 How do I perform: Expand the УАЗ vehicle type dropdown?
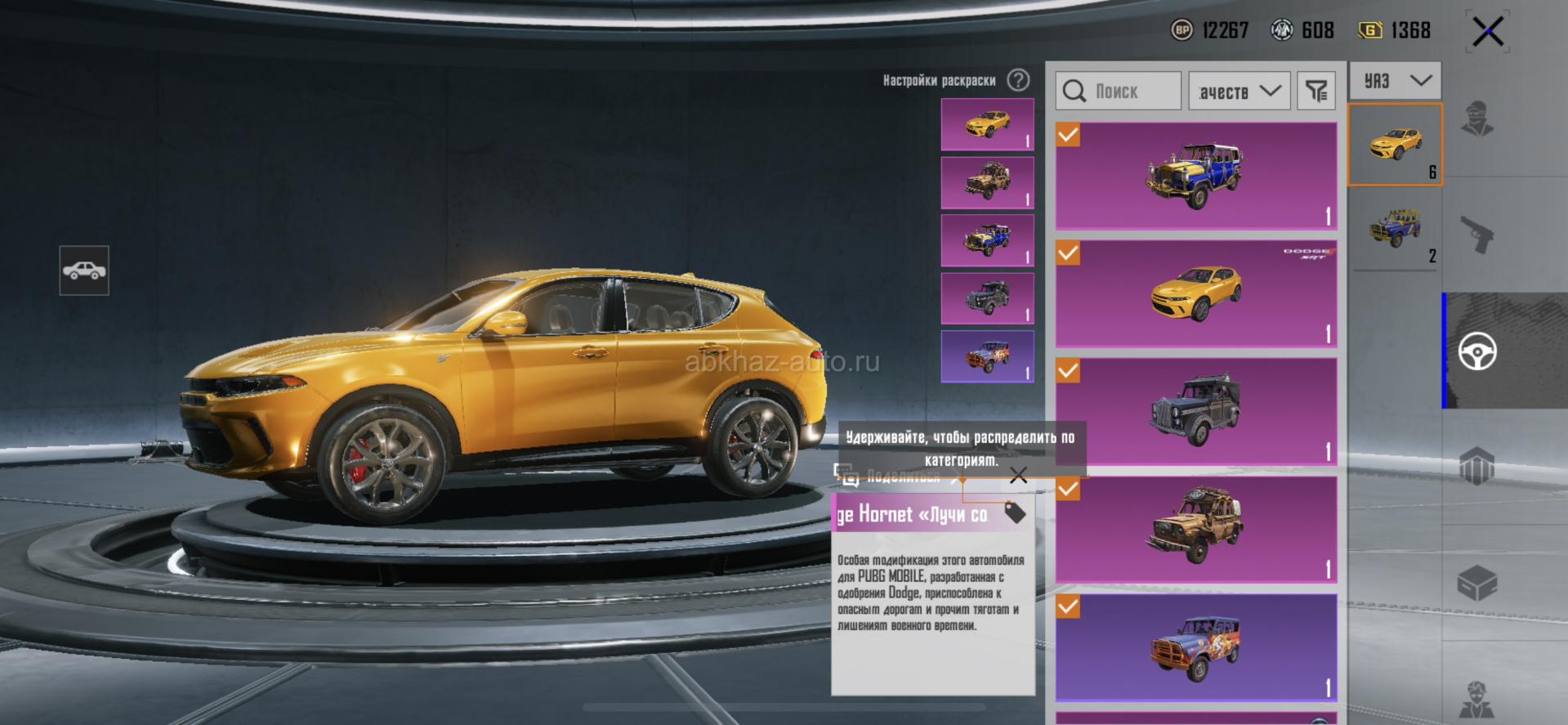[1396, 80]
